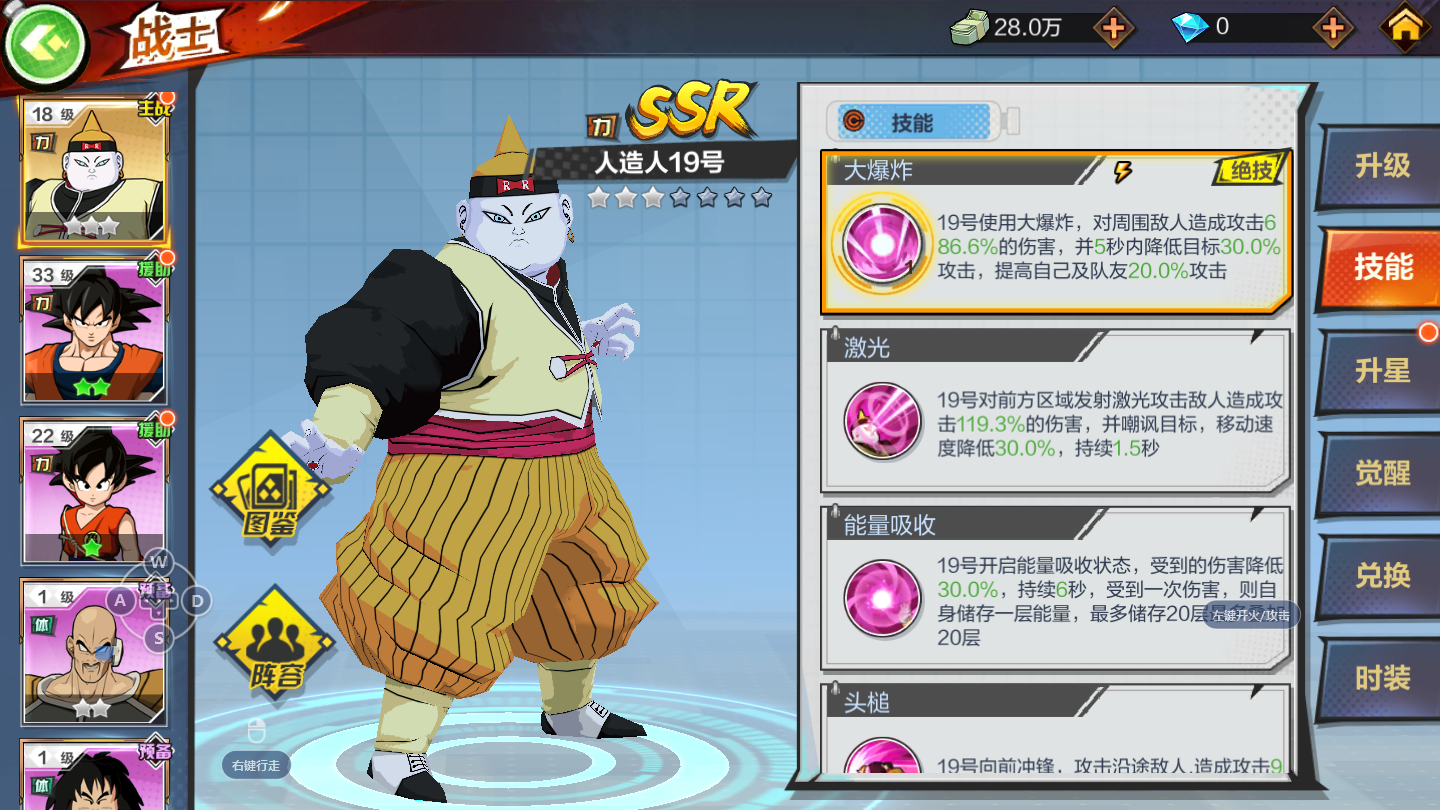Switch to the 升星 (star-up) tab
1440x810 pixels.
click(1383, 368)
